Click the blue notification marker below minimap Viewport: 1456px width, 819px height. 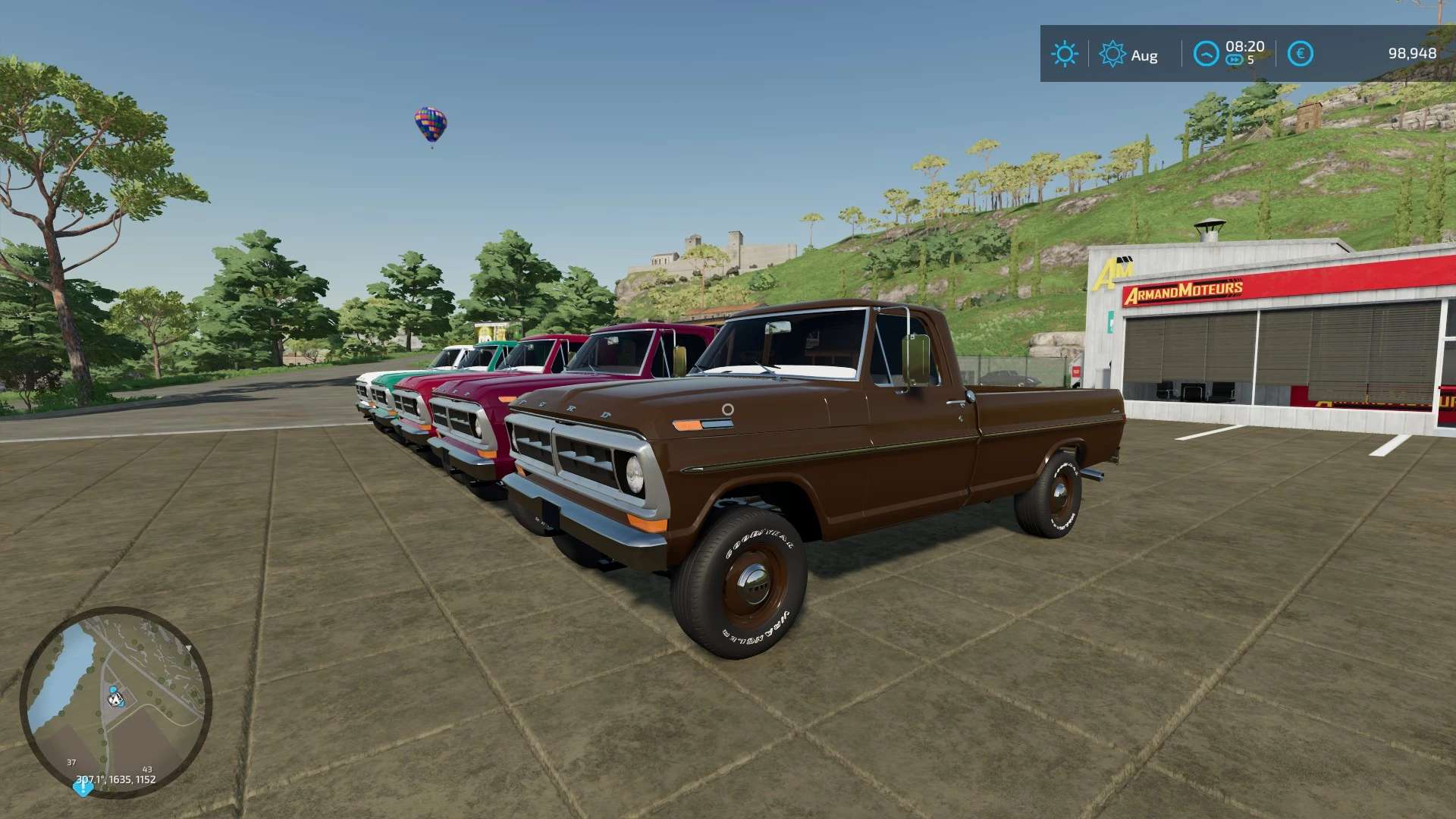point(82,787)
